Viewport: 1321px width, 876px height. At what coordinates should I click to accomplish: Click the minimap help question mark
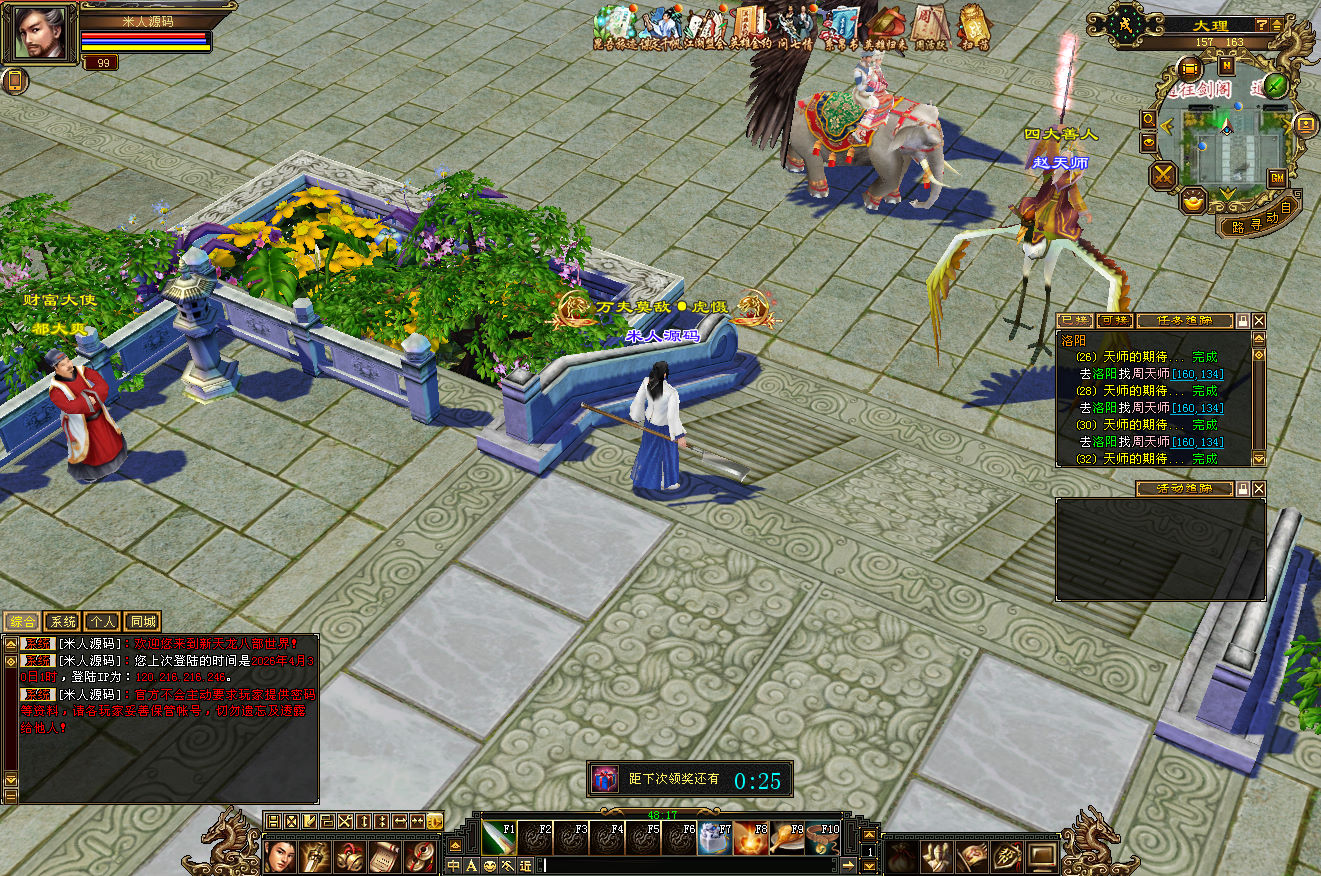tap(1262, 24)
